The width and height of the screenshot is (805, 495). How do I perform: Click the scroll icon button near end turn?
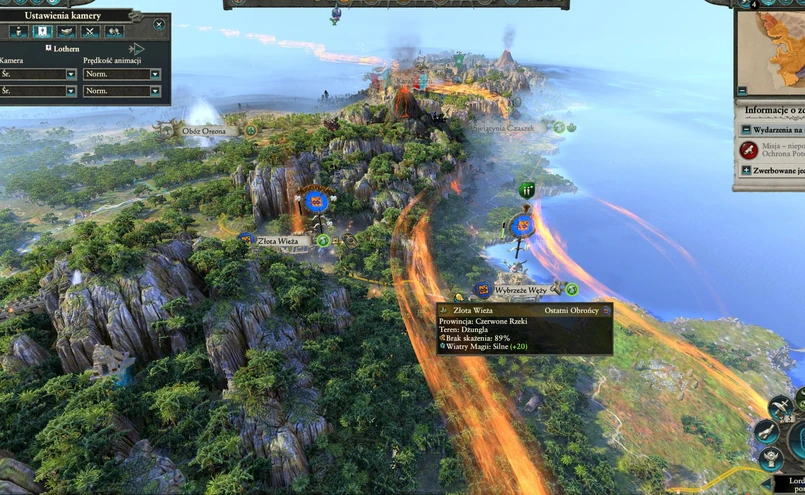[768, 430]
